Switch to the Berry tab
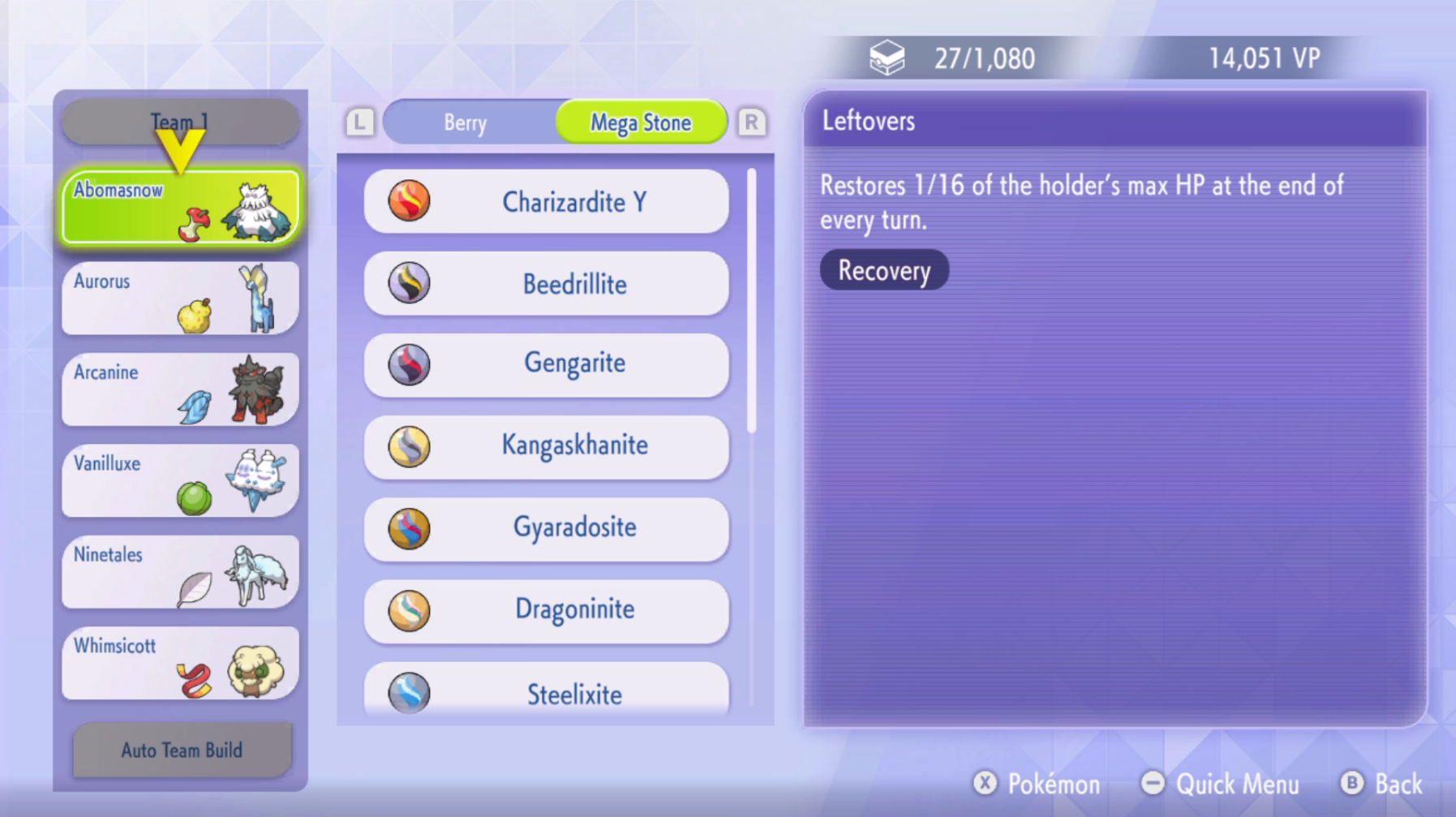This screenshot has width=1456, height=817. coord(465,122)
